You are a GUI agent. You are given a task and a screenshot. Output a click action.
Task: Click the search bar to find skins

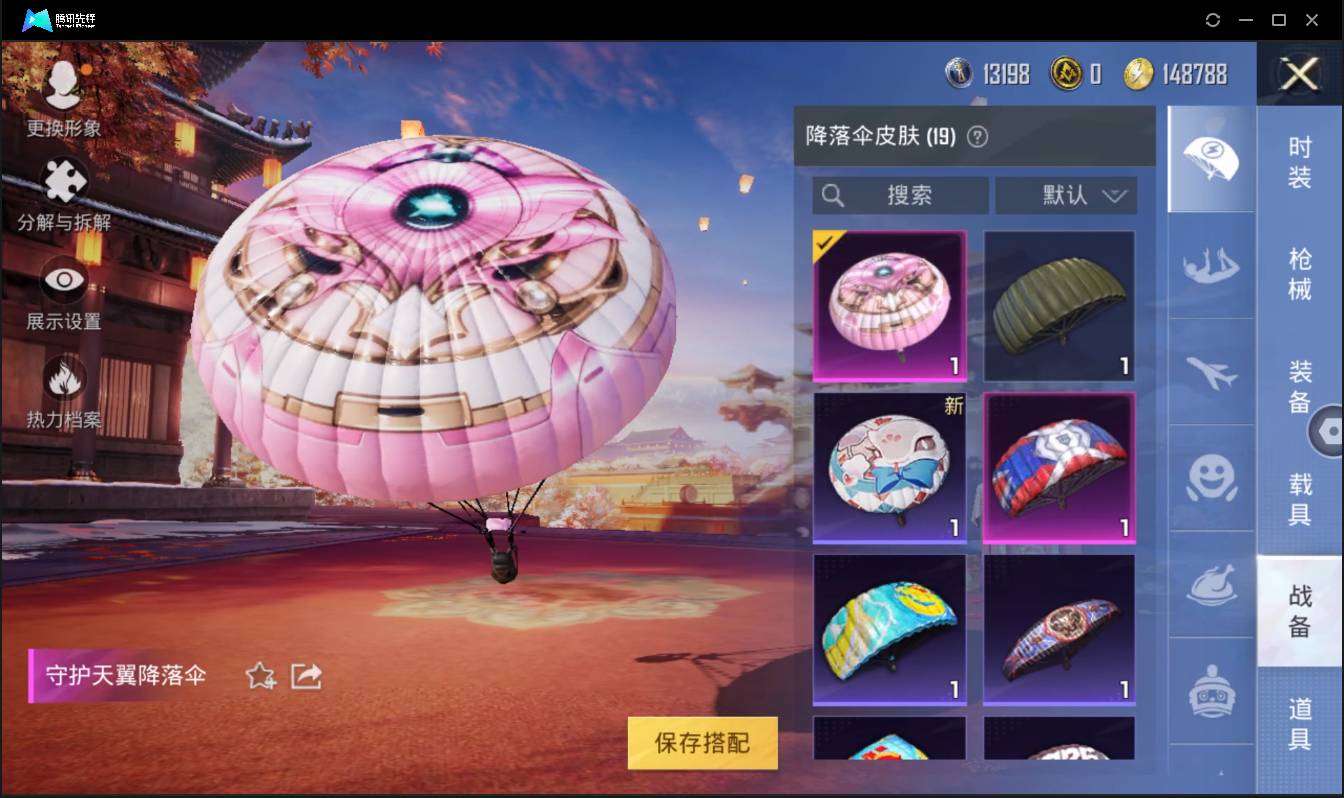(x=898, y=196)
